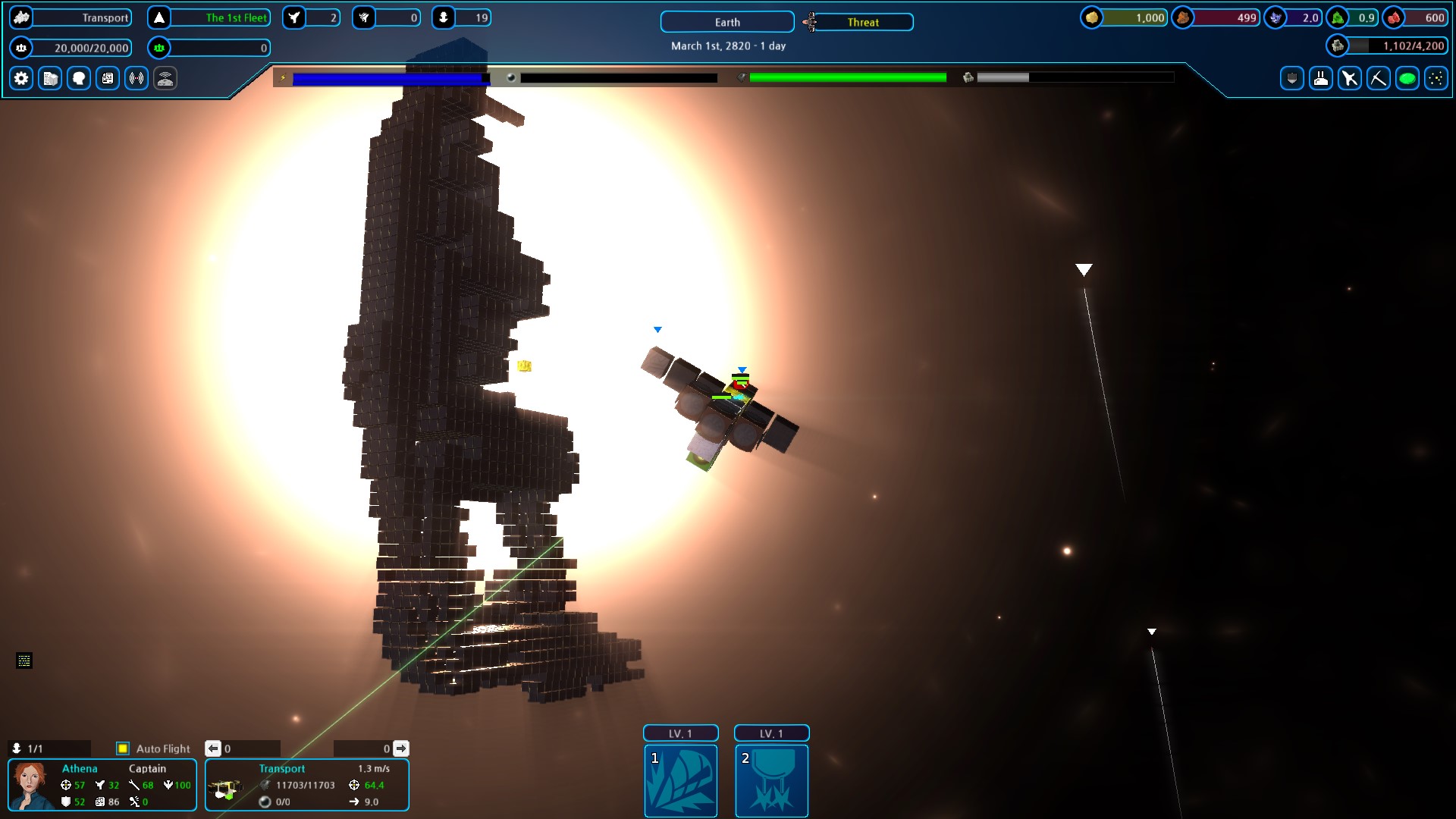This screenshot has width=1456, height=819.
Task: Open the crew member head icon
Action: 78,78
